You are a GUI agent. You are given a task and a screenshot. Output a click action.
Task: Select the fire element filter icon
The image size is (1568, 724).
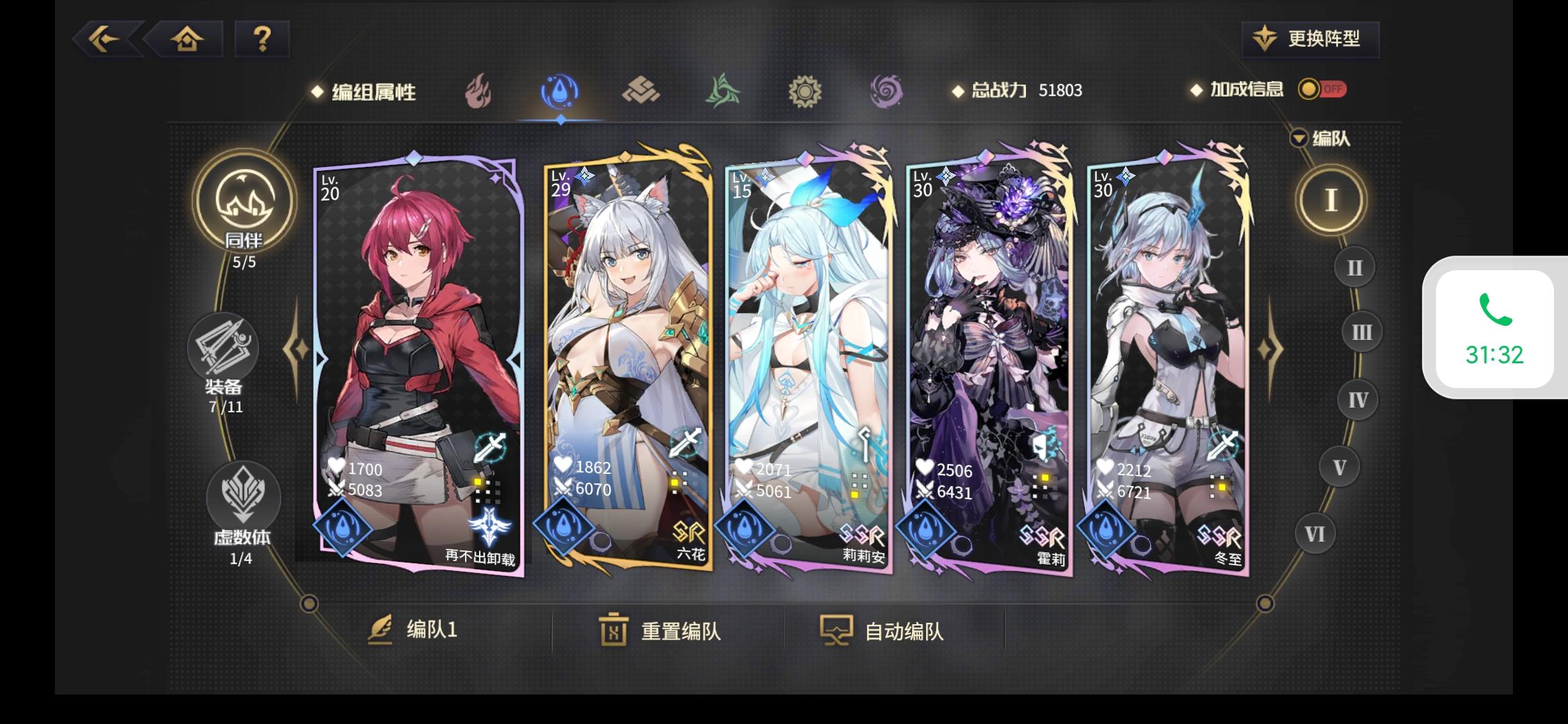[x=479, y=92]
